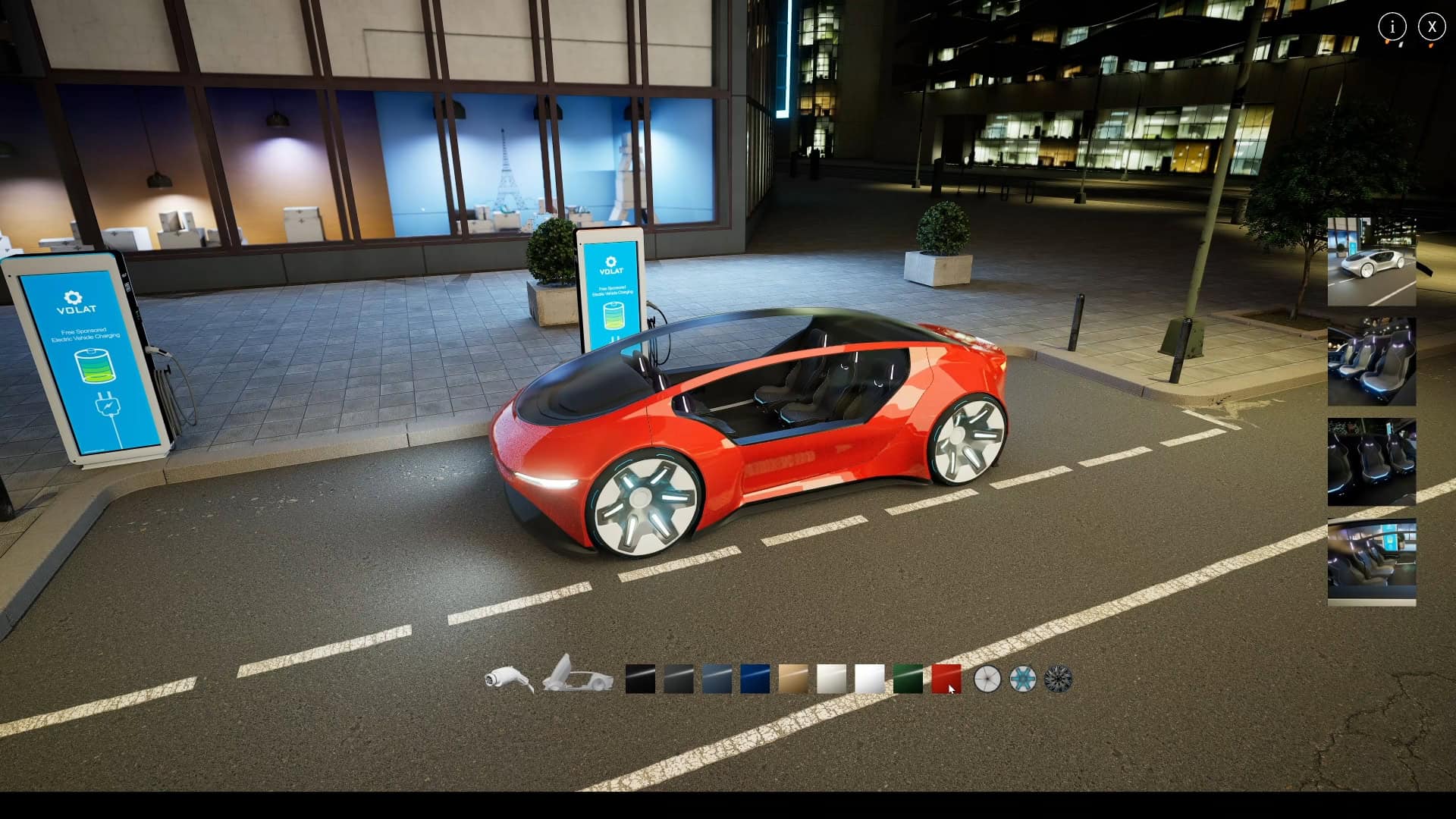Screen dimensions: 1456x819
Task: Pick the dark multi-spoke wheel icon
Action: pos(1059,680)
